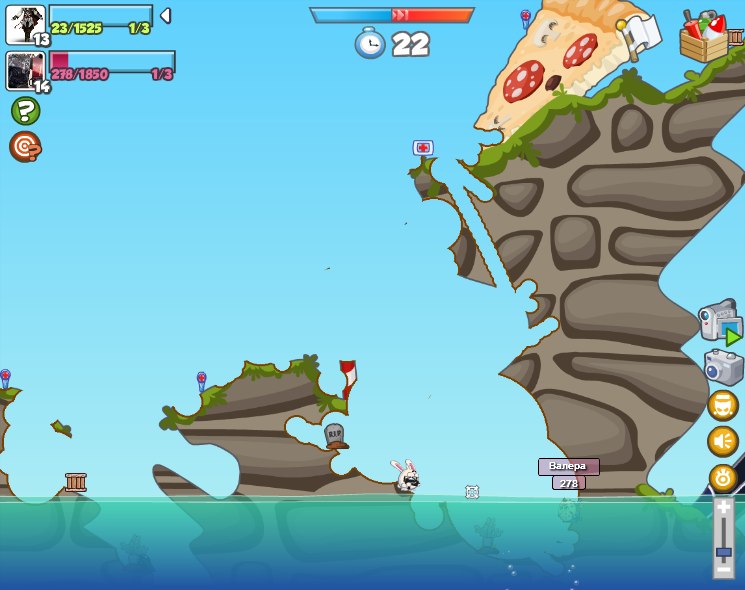This screenshot has width=745, height=590.
Task: Select the first player's avatar portrait
Action: point(25,24)
